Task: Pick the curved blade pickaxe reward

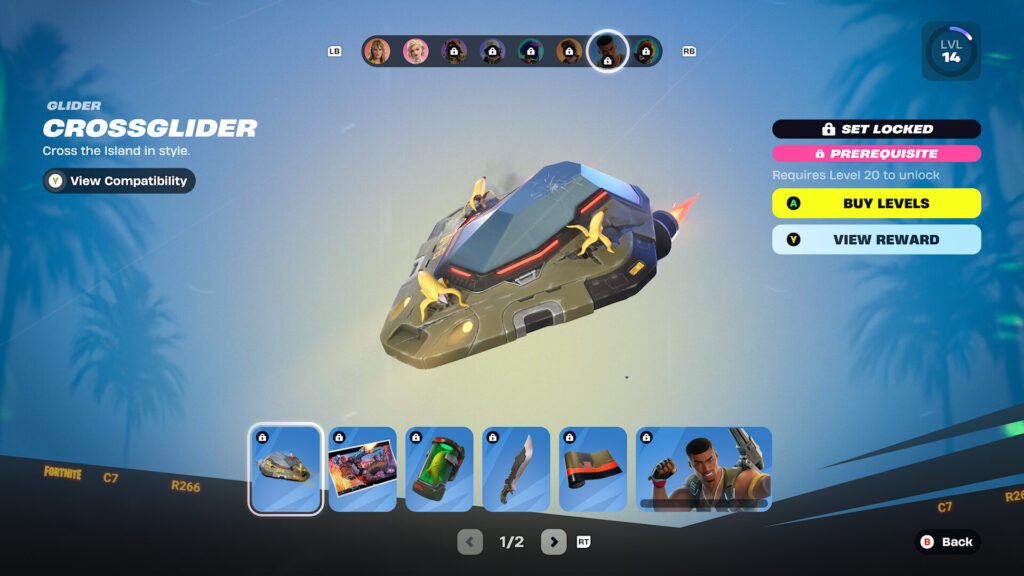Action: [516, 469]
